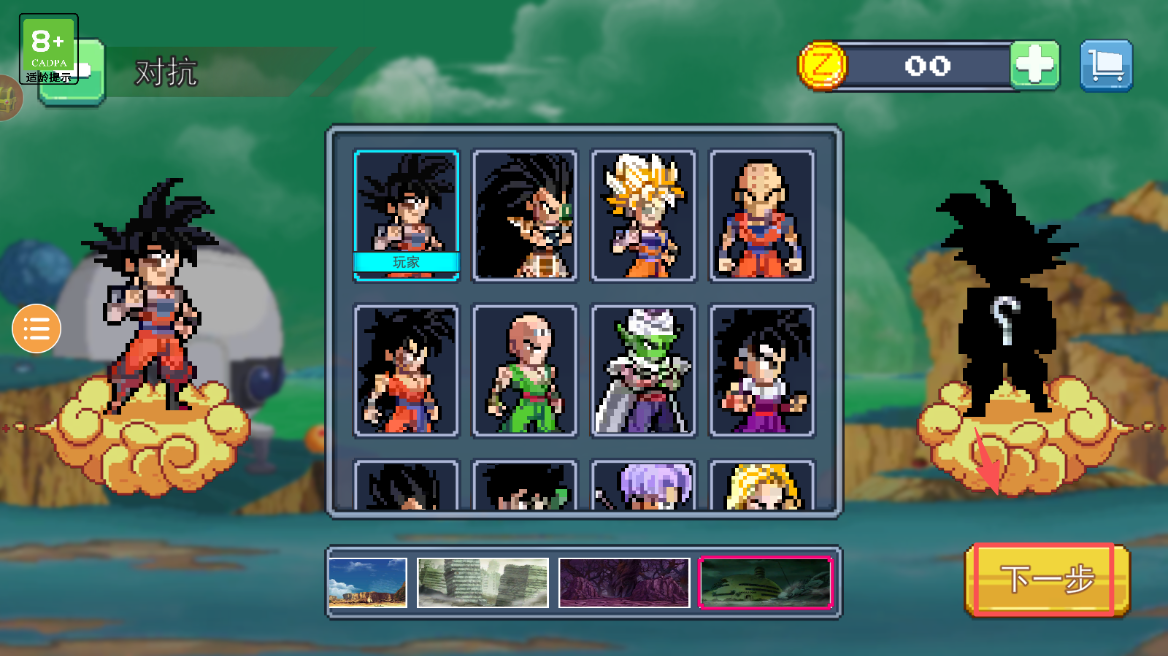Open the shopping cart store
The image size is (1168, 656).
[x=1106, y=66]
